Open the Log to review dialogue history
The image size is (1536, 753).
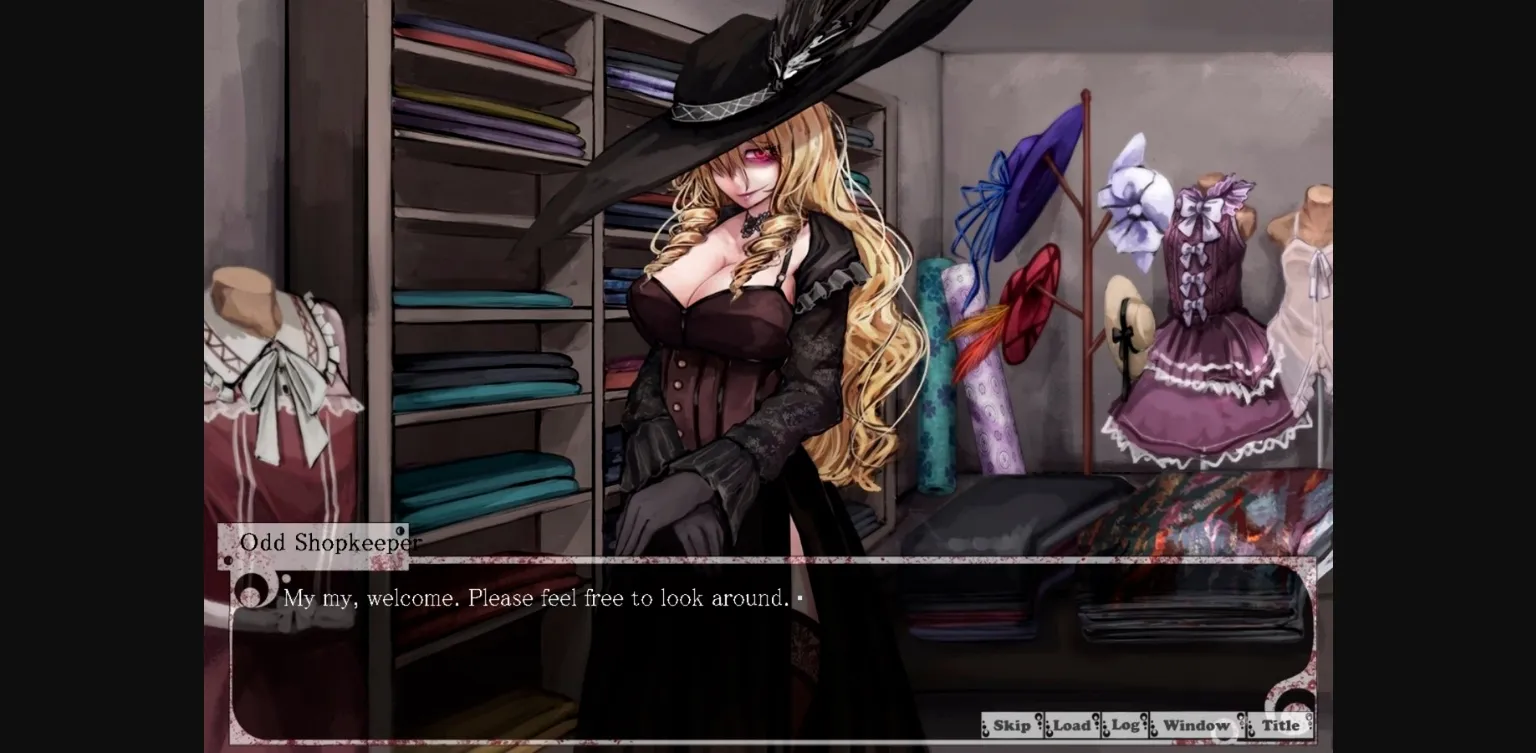[x=1123, y=725]
